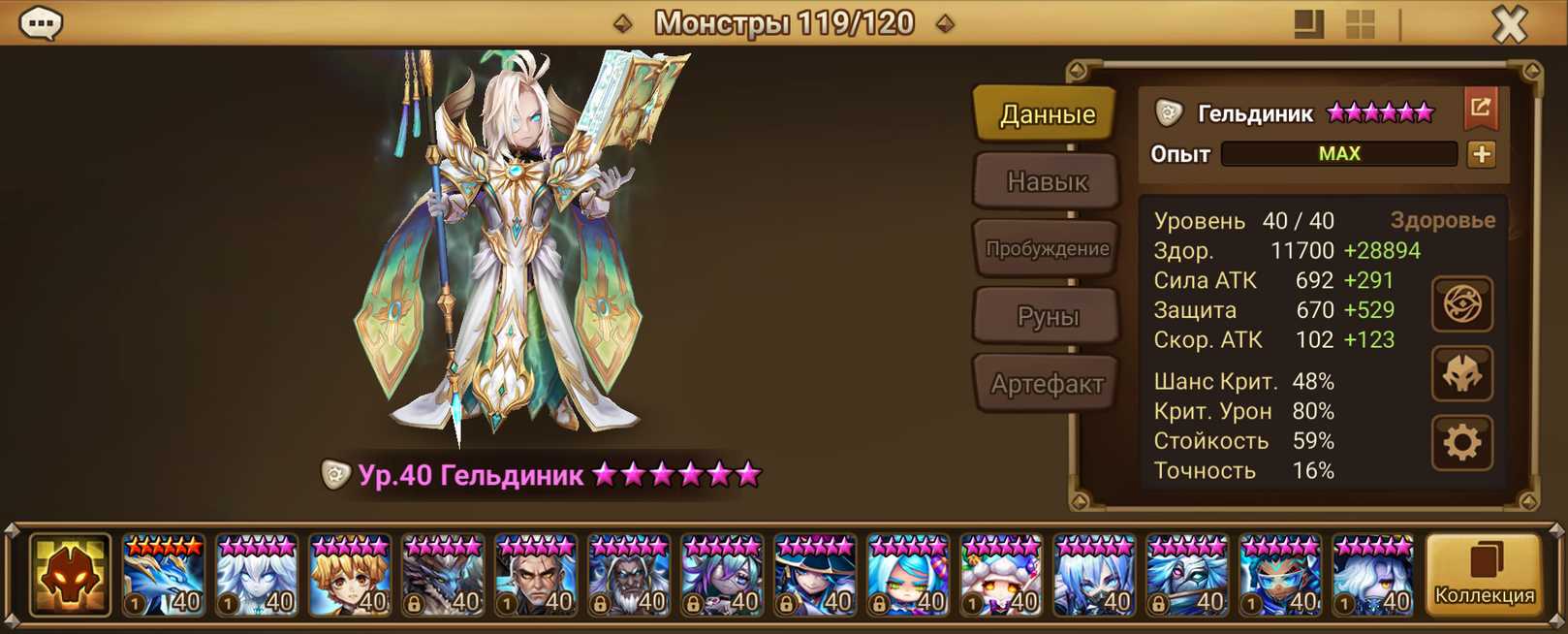
Task: Select the blue dragon monster thumbnail
Action: coord(163,576)
